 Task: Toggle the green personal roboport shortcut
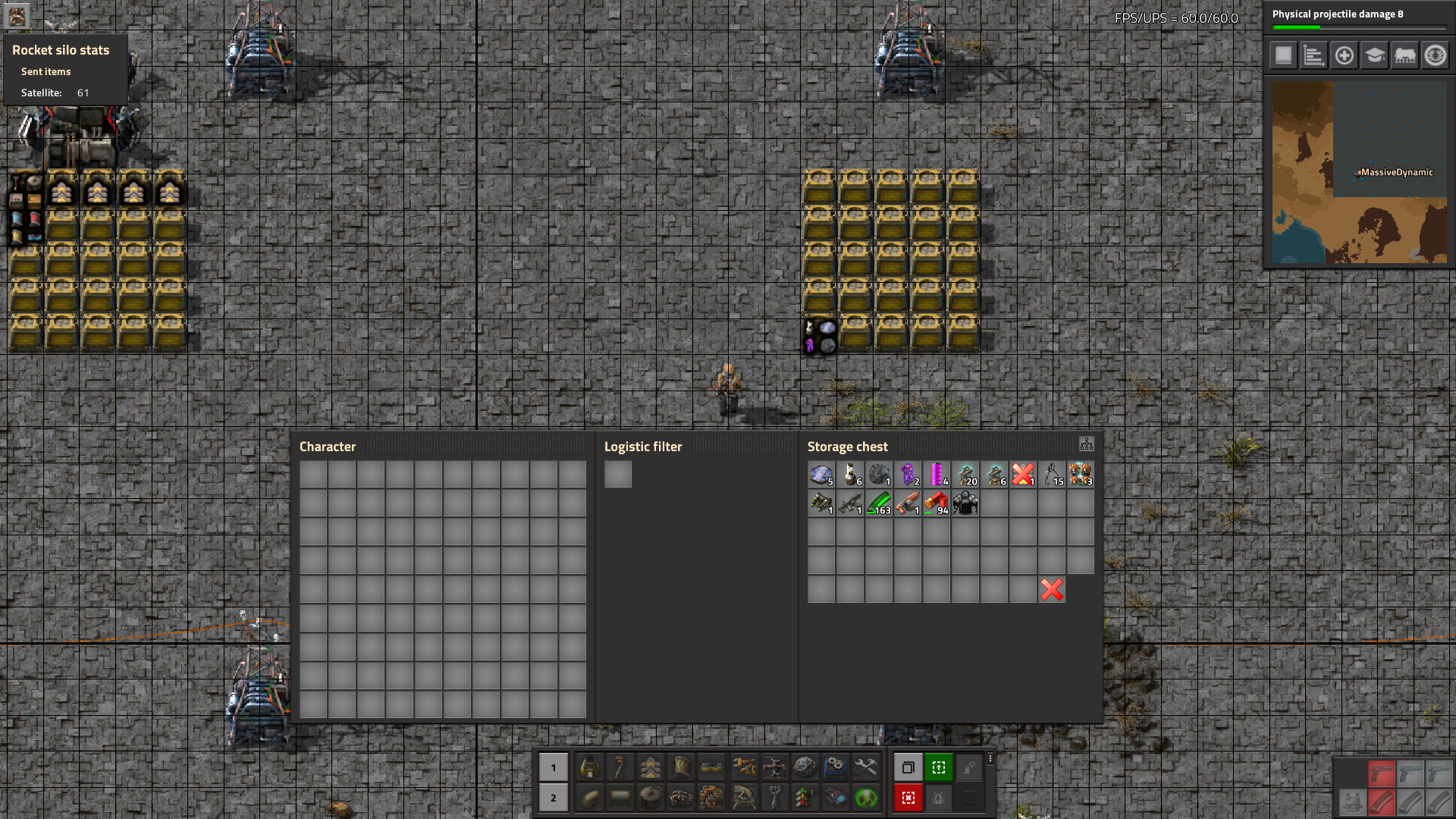click(939, 767)
